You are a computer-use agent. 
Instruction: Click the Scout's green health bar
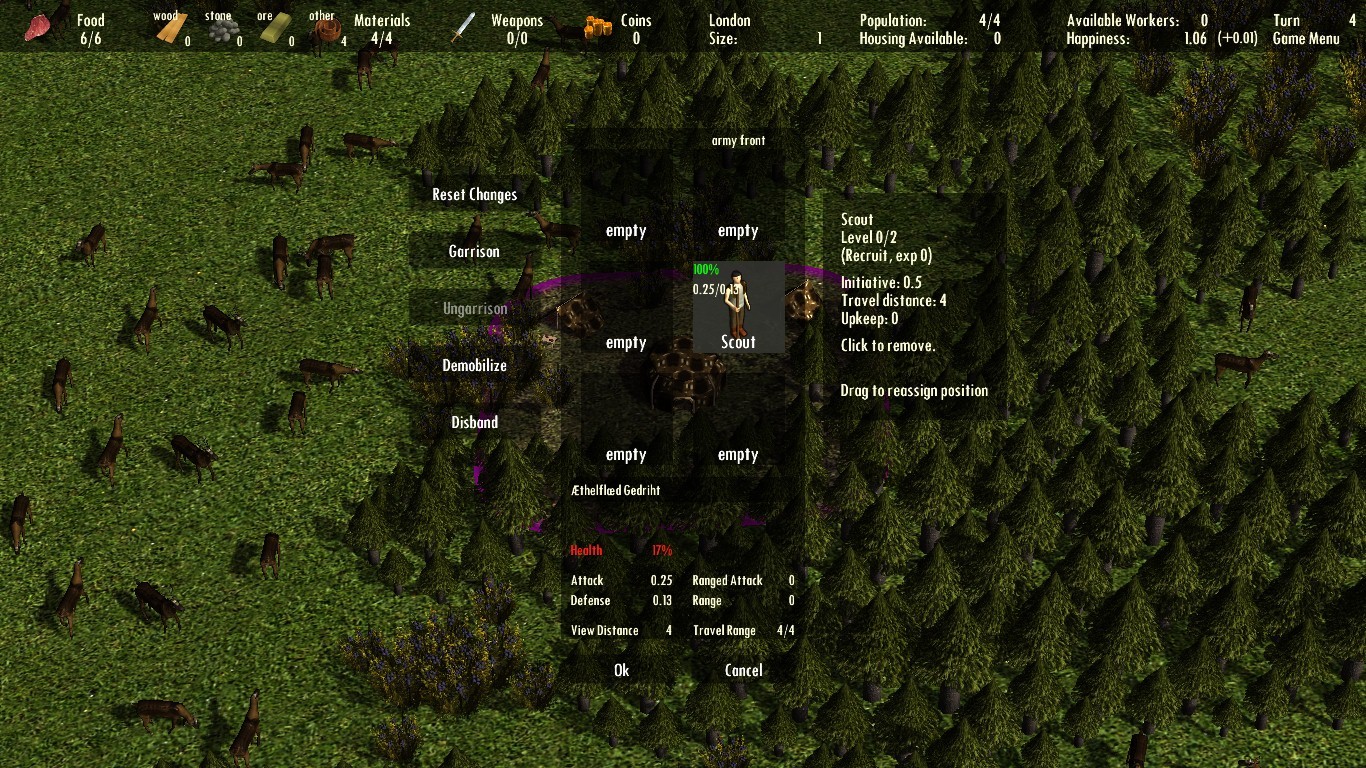tap(705, 269)
